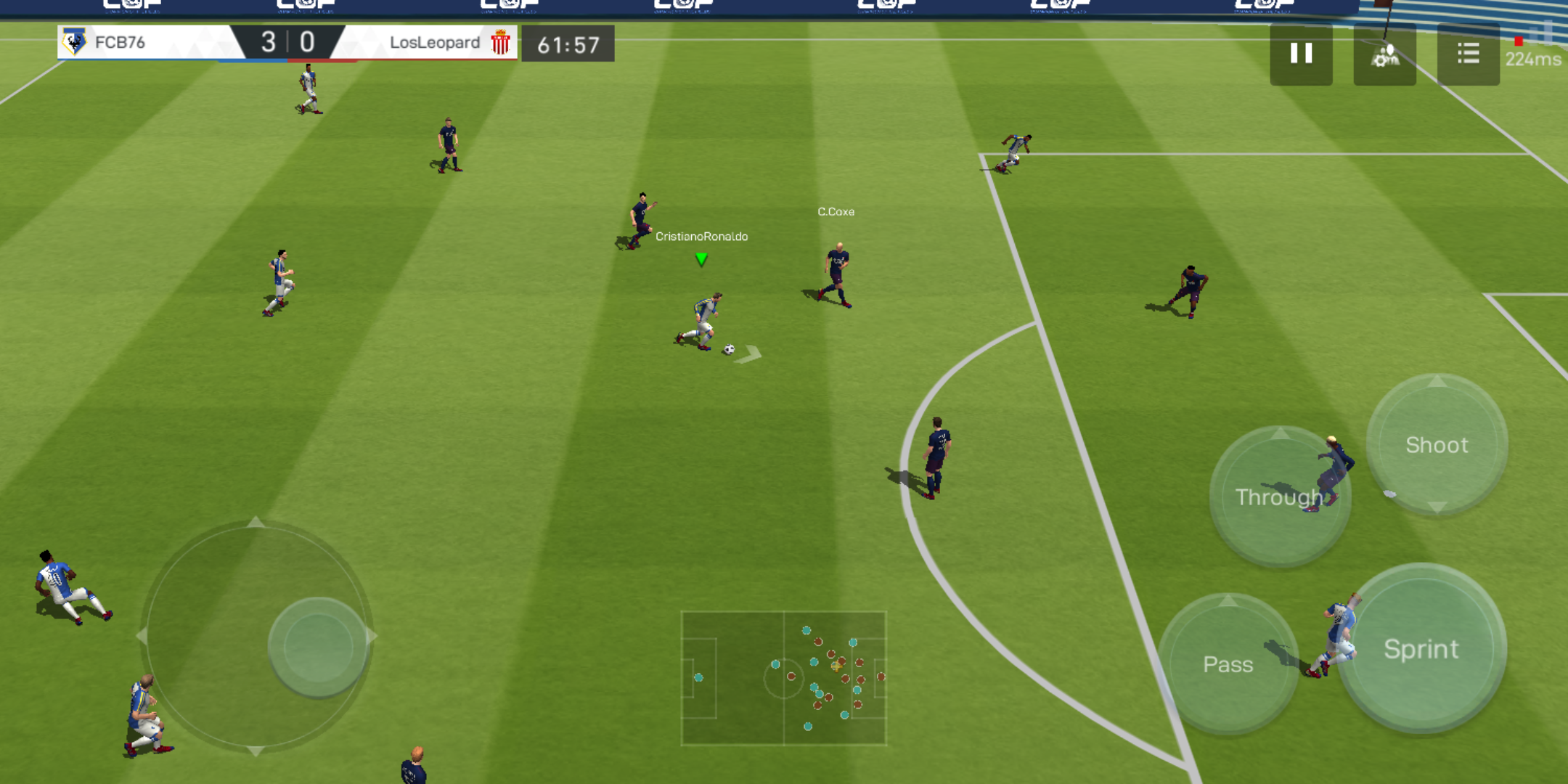Open the list menu icon
The height and width of the screenshot is (784, 1568).
[x=1468, y=54]
